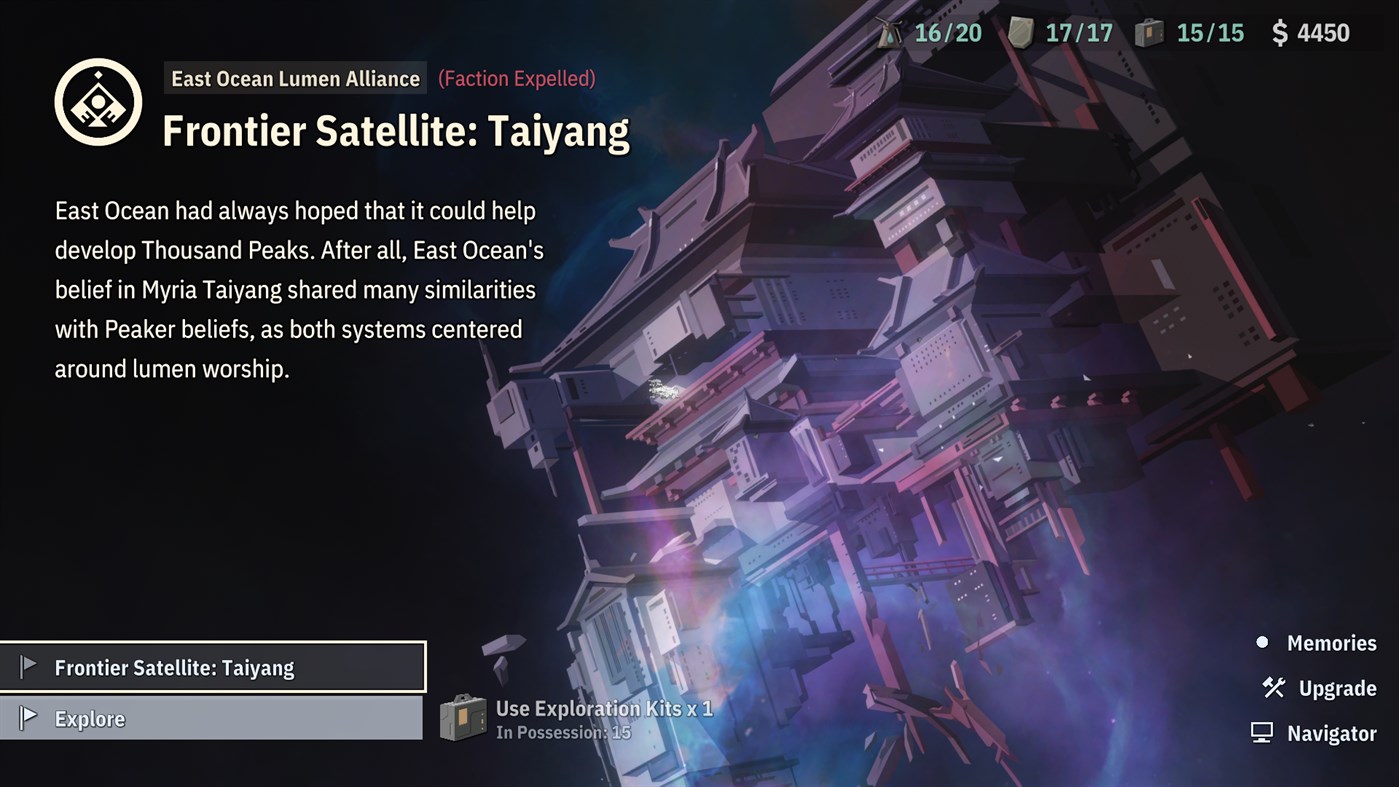
Task: Click the East Ocean Lumen Alliance title banner
Action: [x=294, y=78]
